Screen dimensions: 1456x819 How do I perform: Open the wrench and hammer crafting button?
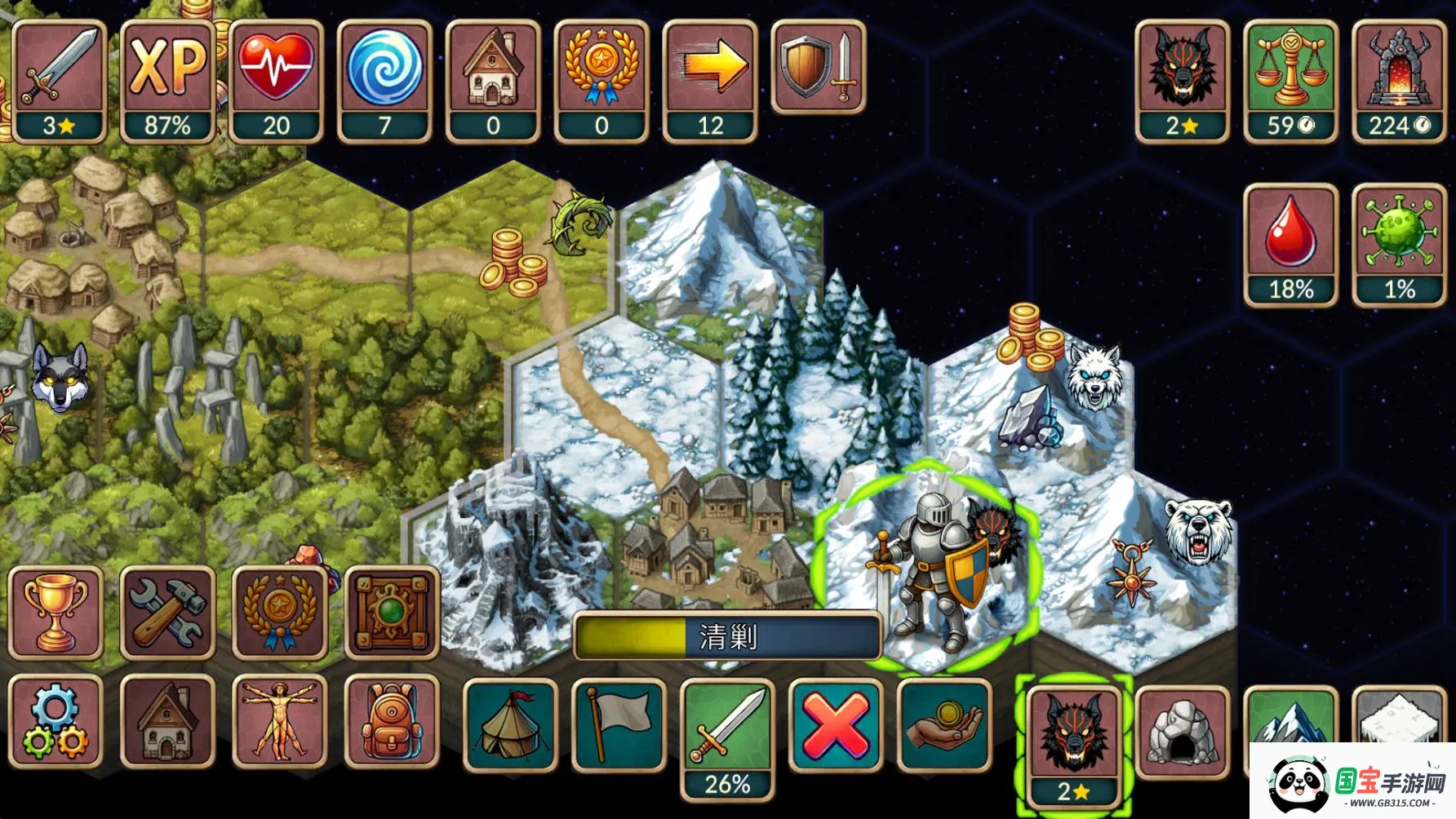coord(168,613)
